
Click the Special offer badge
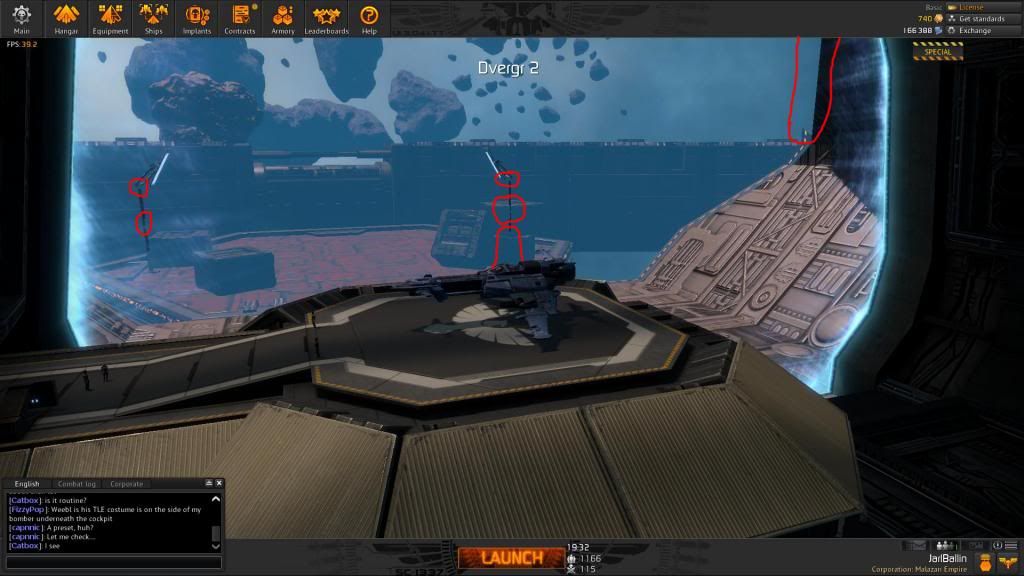coord(937,51)
